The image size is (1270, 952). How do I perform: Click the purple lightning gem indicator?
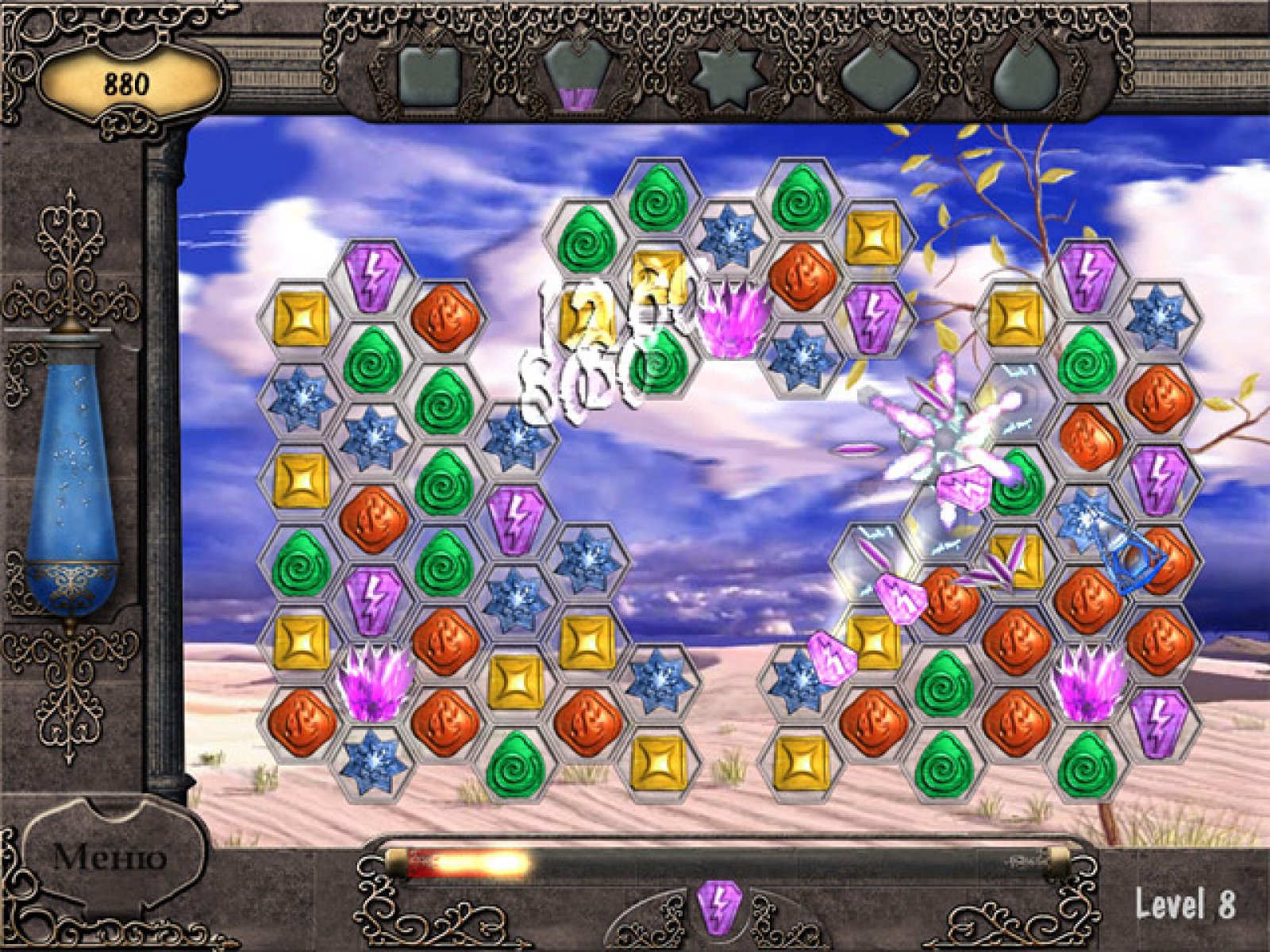719,907
